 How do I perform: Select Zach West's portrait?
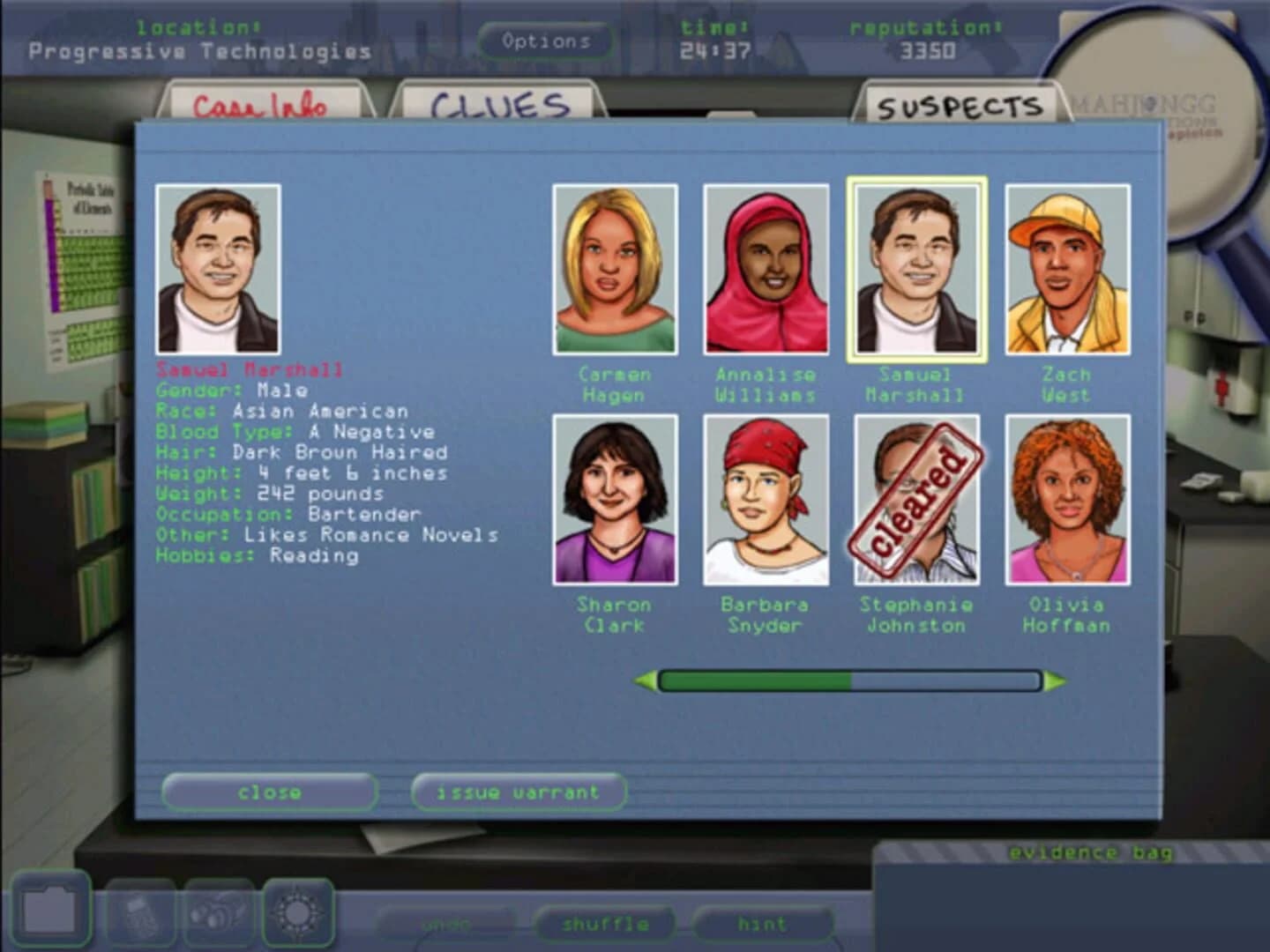(1067, 268)
